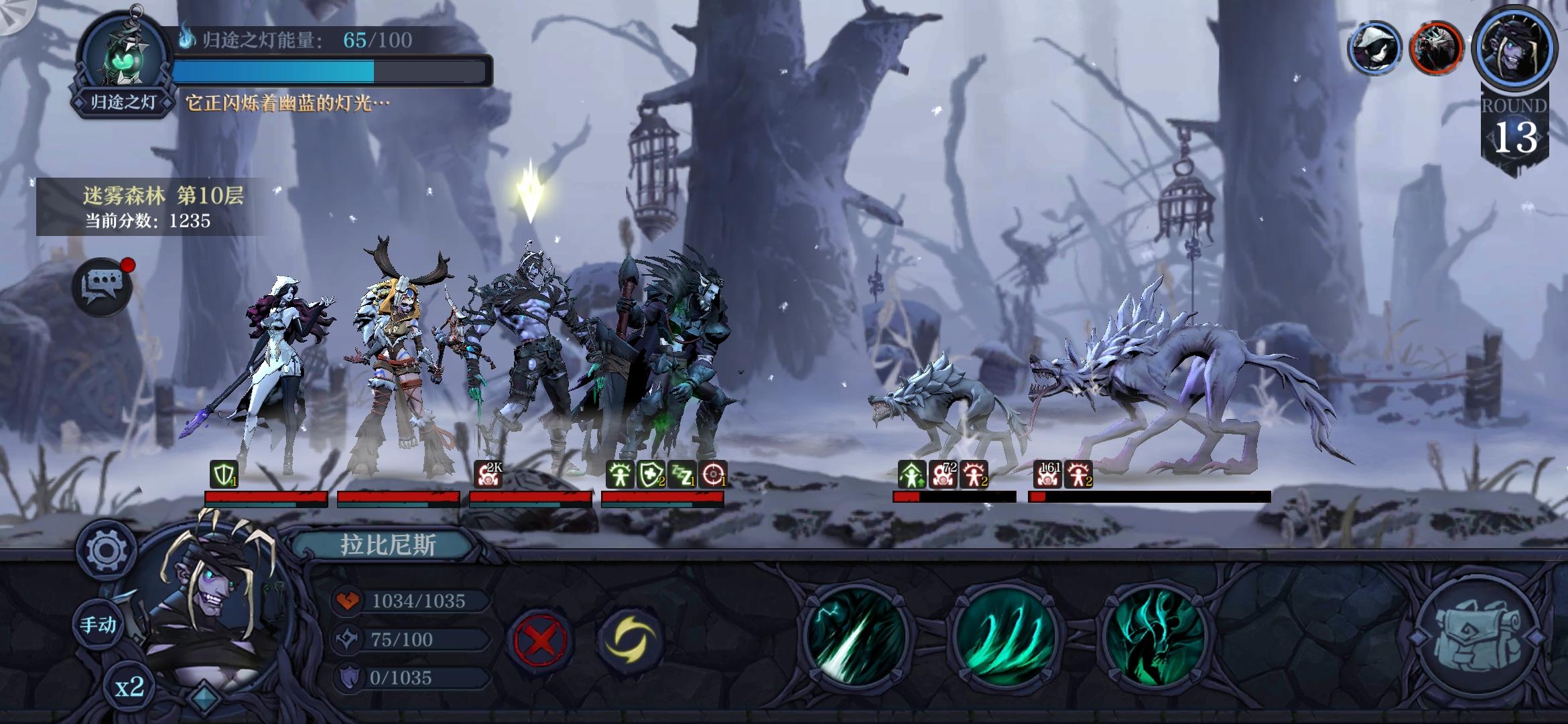Open the backpack inventory
This screenshot has width=1568, height=724.
click(1478, 637)
